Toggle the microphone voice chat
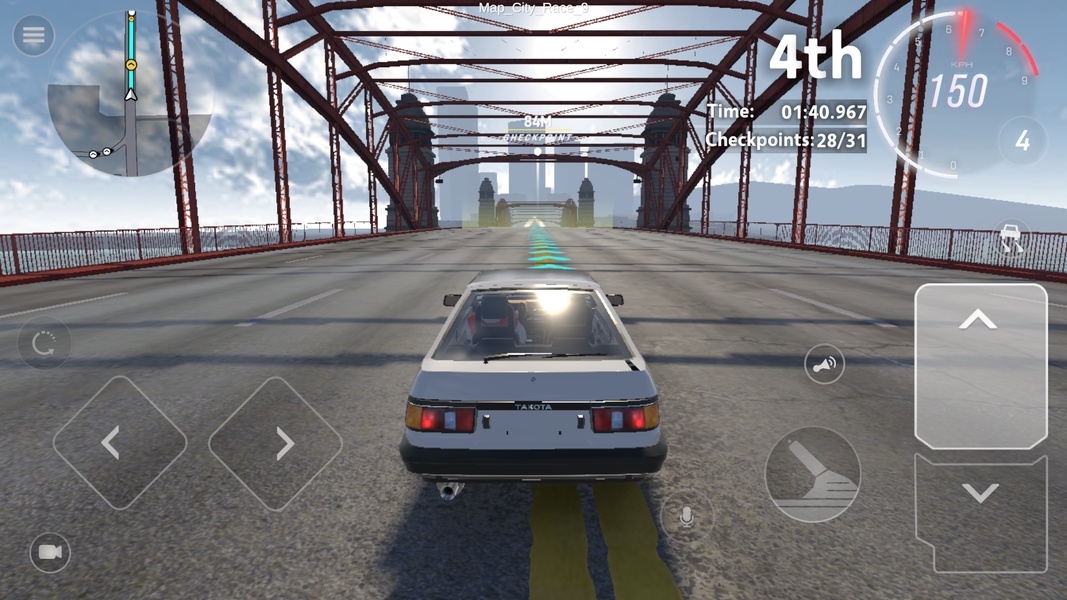Image resolution: width=1067 pixels, height=600 pixels. [x=686, y=517]
